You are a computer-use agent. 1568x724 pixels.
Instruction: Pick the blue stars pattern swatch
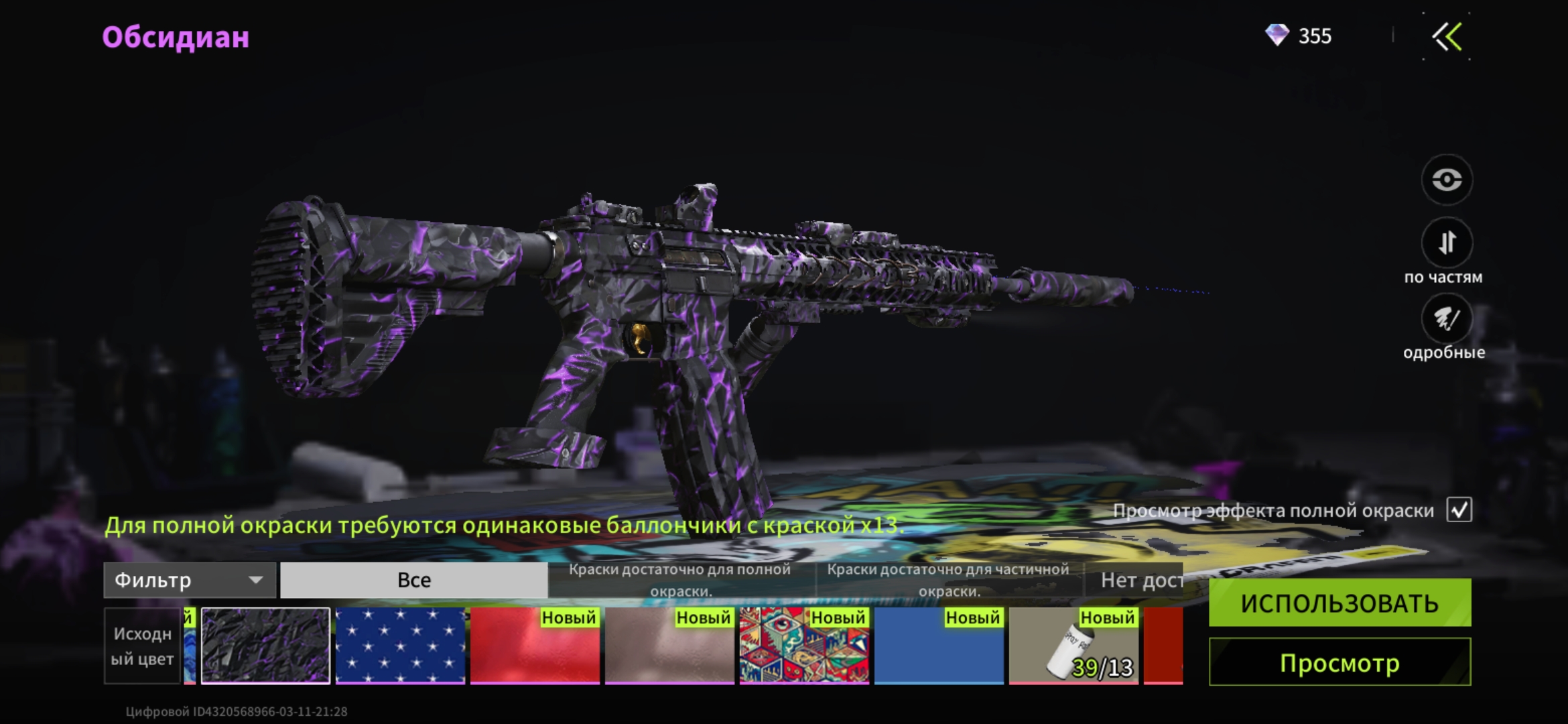[x=400, y=646]
